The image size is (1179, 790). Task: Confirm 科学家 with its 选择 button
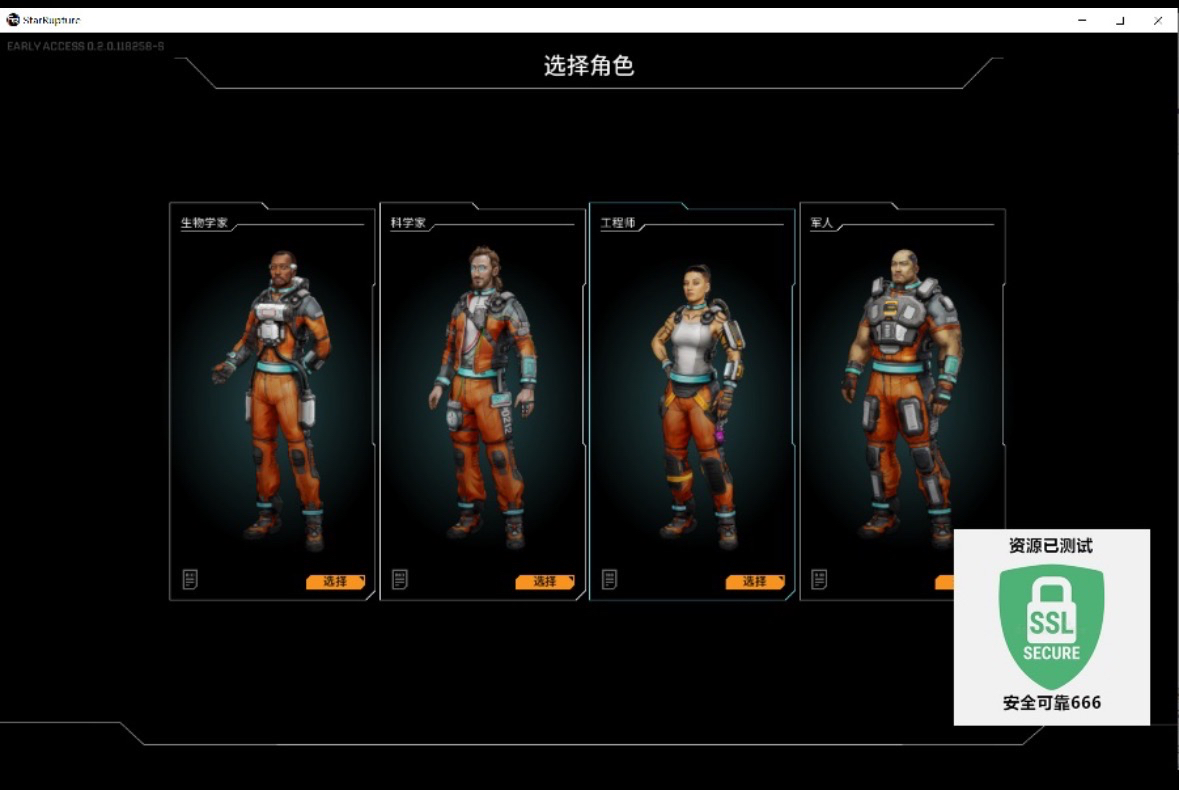tap(545, 581)
